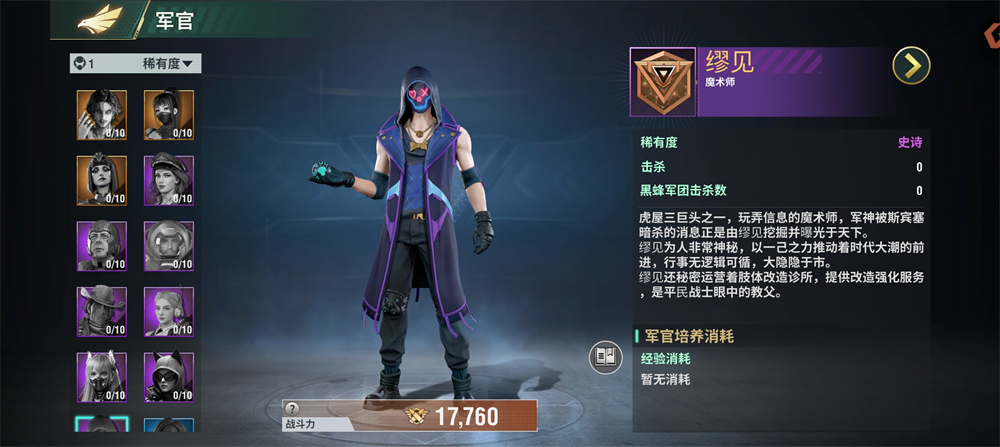Tap the winged emblem icon beside 军官 title

tap(100, 19)
